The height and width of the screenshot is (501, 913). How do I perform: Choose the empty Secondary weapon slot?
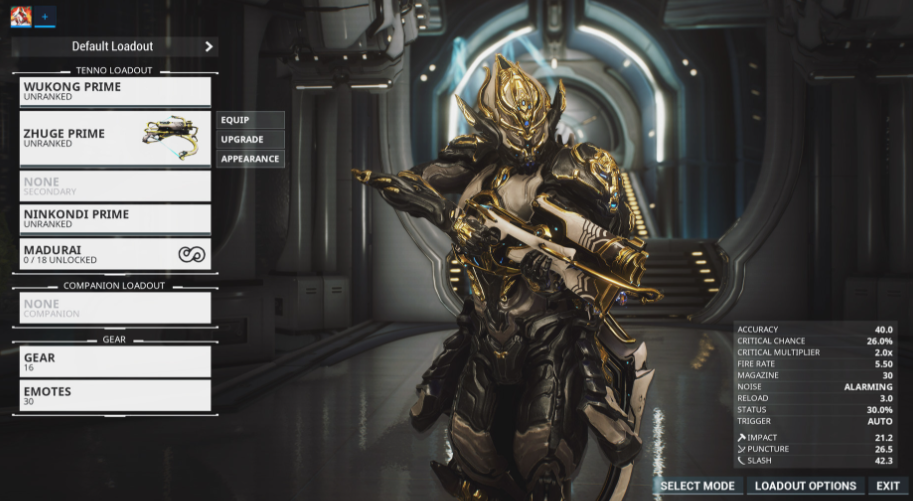pyautogui.click(x=115, y=186)
